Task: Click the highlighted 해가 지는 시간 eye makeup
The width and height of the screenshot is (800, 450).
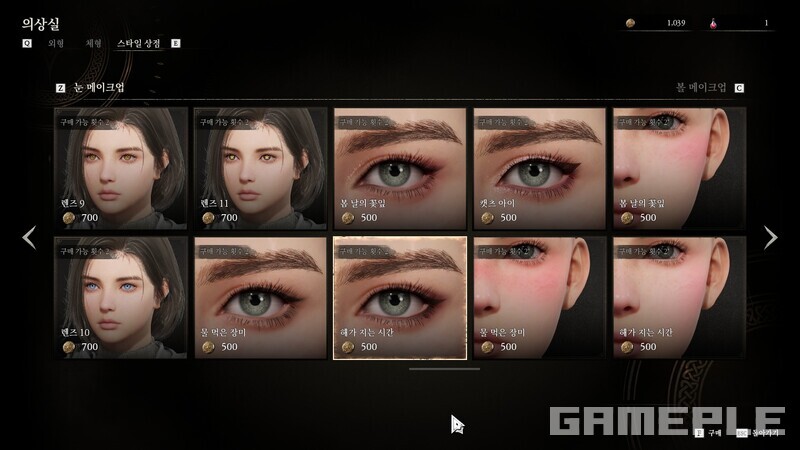Action: [x=400, y=297]
